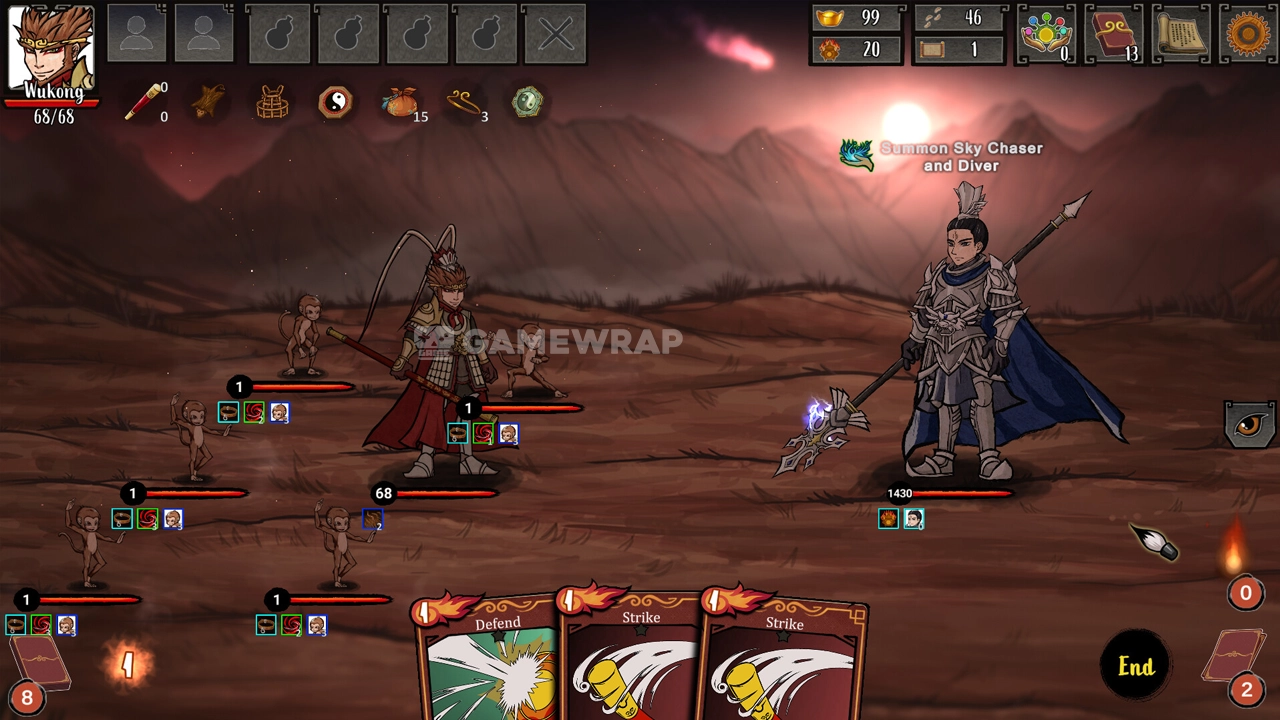Image resolution: width=1280 pixels, height=720 pixels.
Task: Inspect the woven basket relic icon
Action: point(272,103)
